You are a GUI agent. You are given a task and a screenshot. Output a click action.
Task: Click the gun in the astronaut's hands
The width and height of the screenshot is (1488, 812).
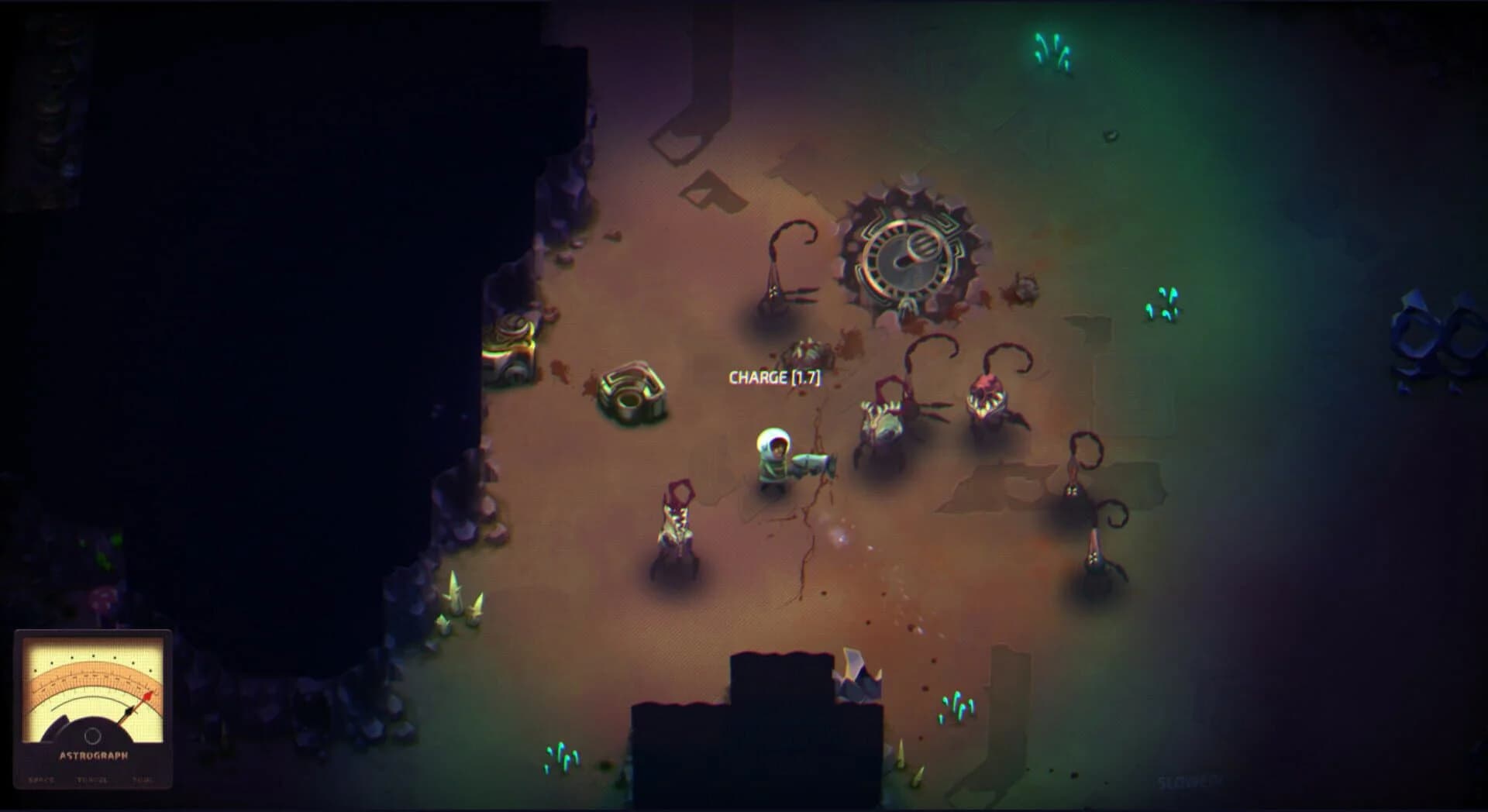point(812,462)
